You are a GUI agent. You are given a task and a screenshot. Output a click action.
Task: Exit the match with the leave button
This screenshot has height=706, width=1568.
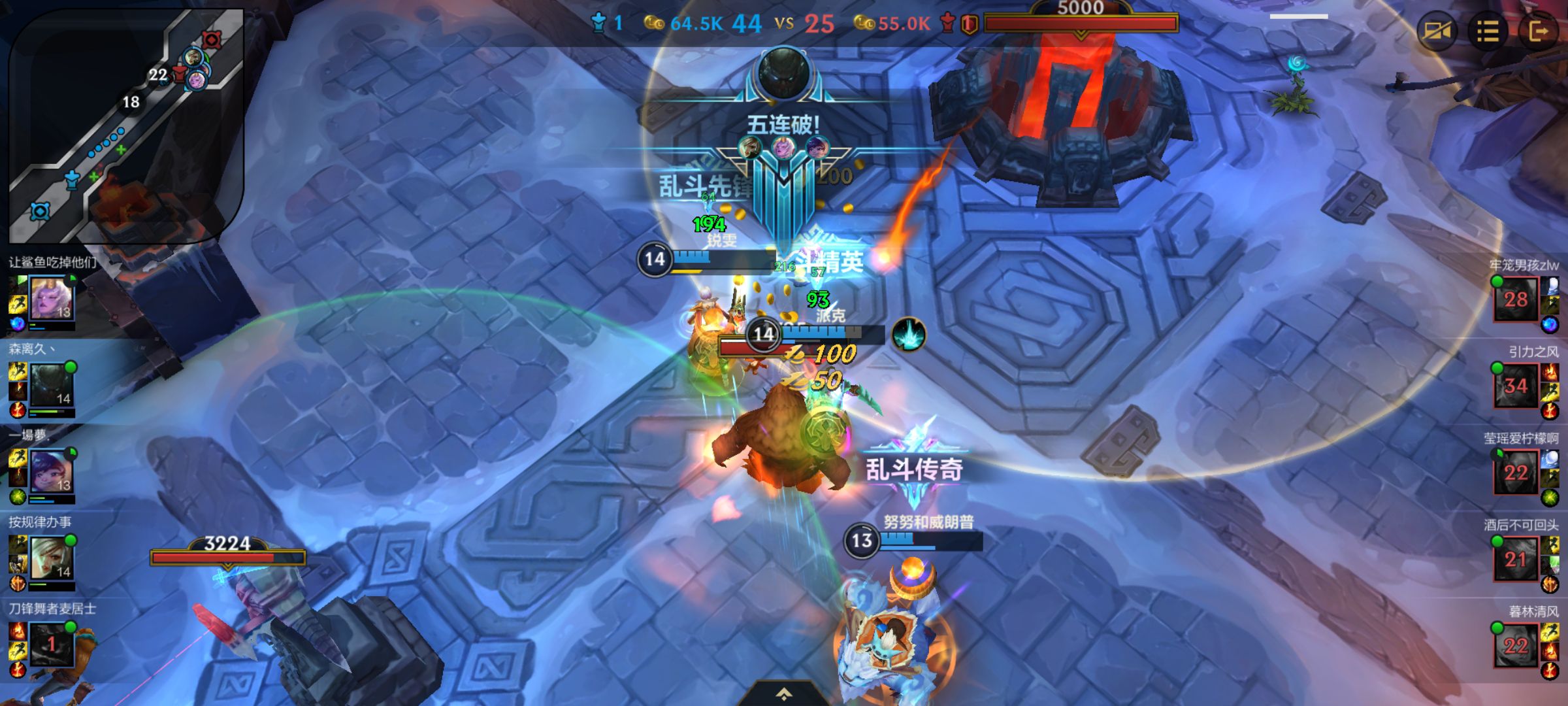pos(1538,31)
